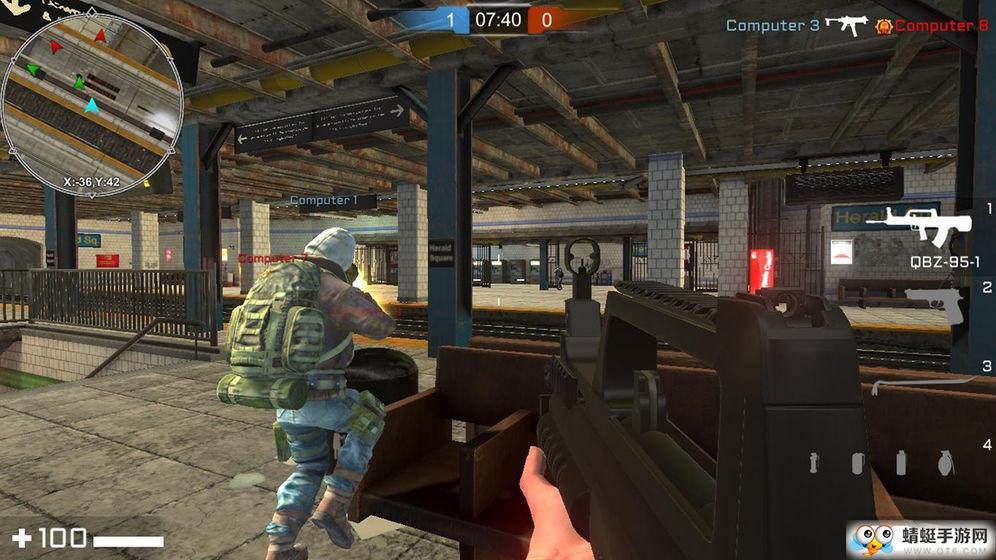Viewport: 996px width, 560px height.
Task: Click the circular minimap radar
Action: pyautogui.click(x=92, y=98)
